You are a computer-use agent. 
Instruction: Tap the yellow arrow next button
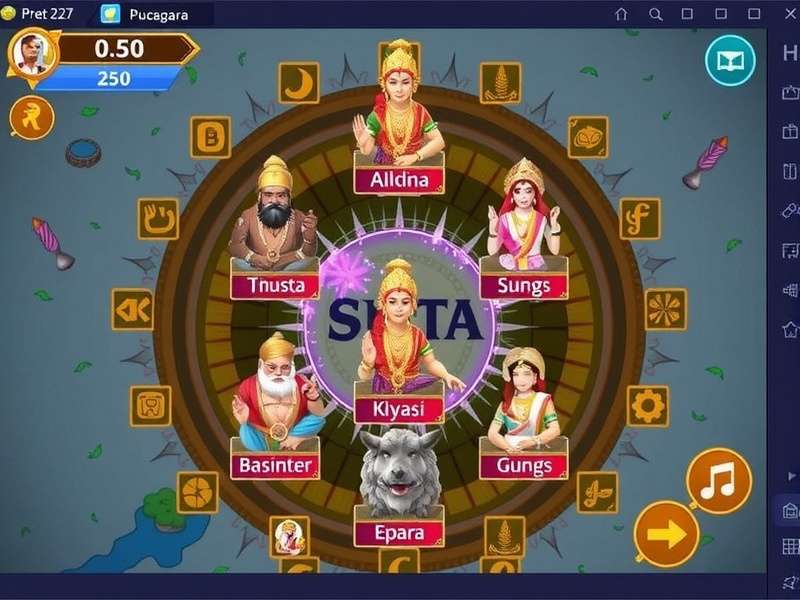[666, 533]
